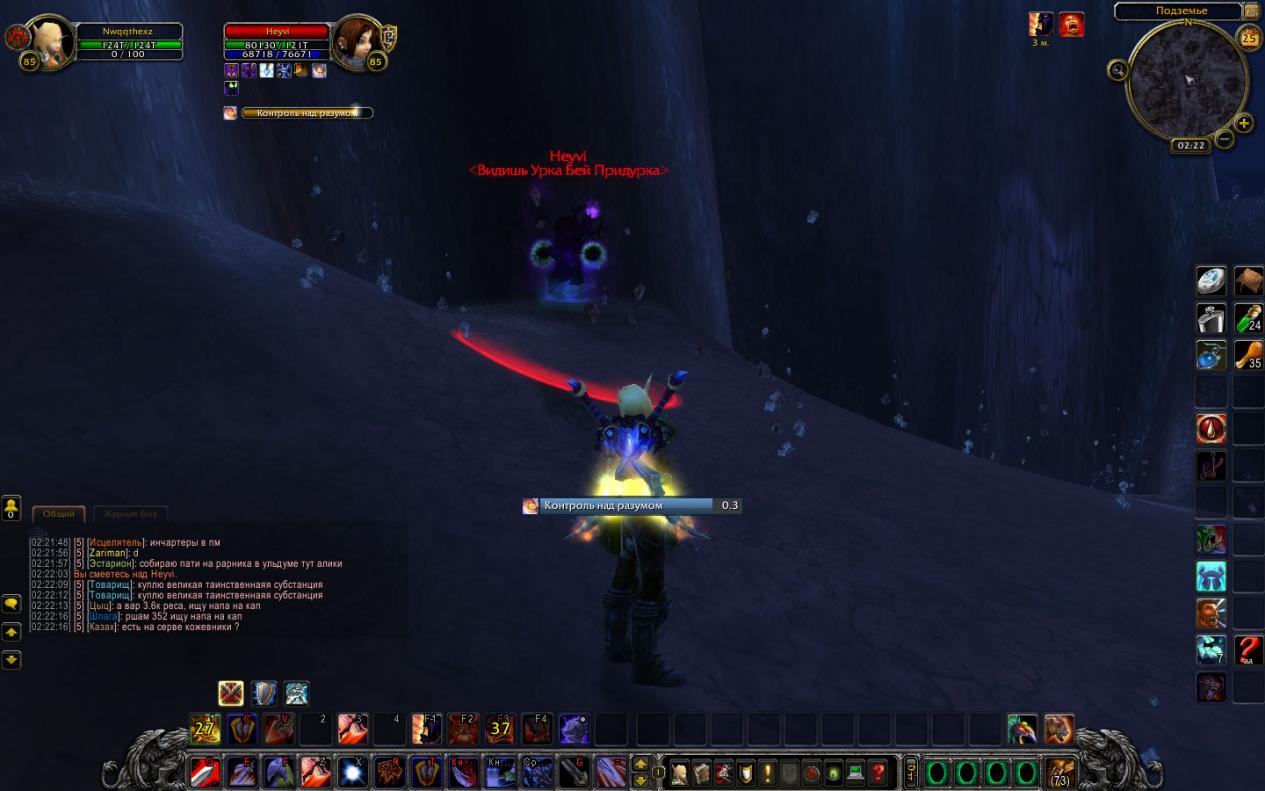Page the action bar up with arrow
The image size is (1265, 791).
point(641,764)
